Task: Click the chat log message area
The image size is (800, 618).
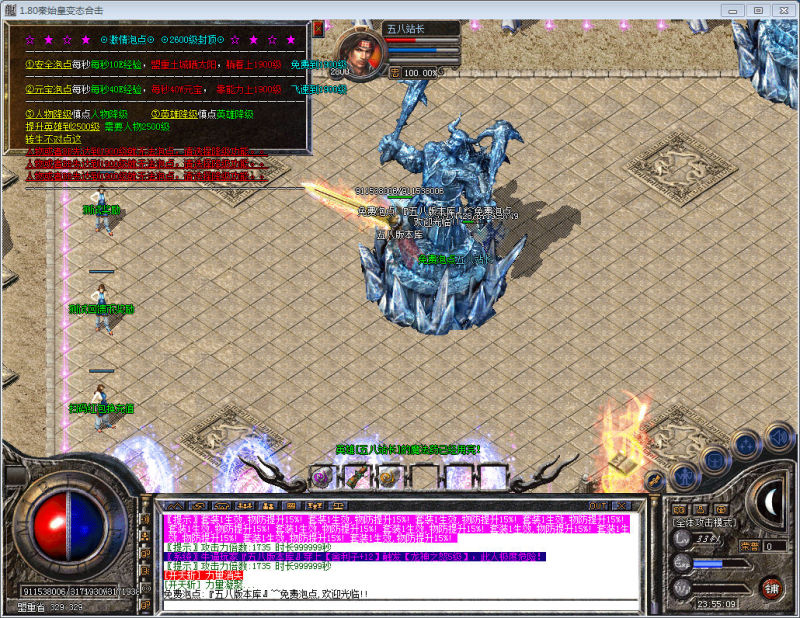Action: pyautogui.click(x=400, y=555)
